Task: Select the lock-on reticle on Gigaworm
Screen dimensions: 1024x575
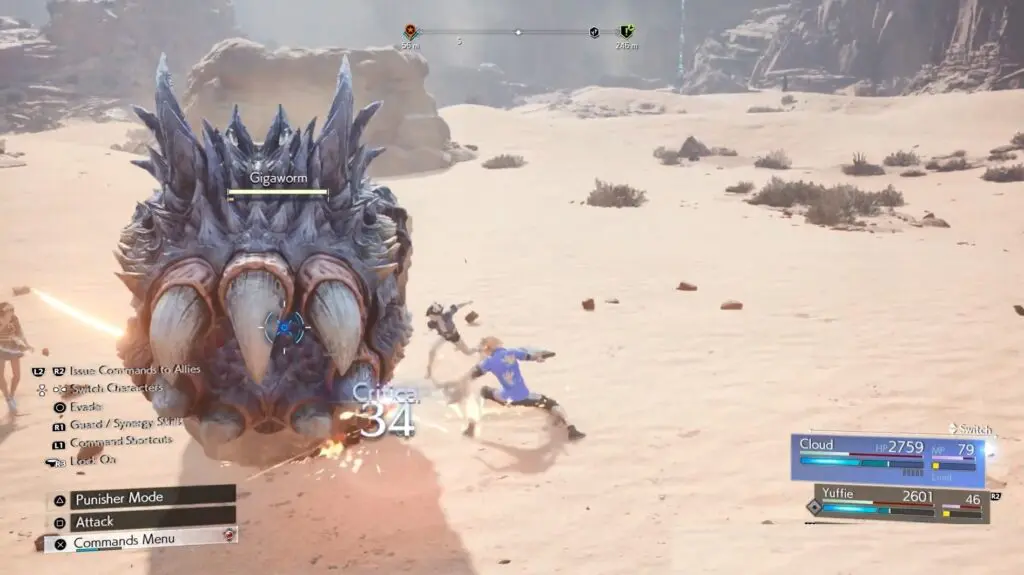Action: 285,326
